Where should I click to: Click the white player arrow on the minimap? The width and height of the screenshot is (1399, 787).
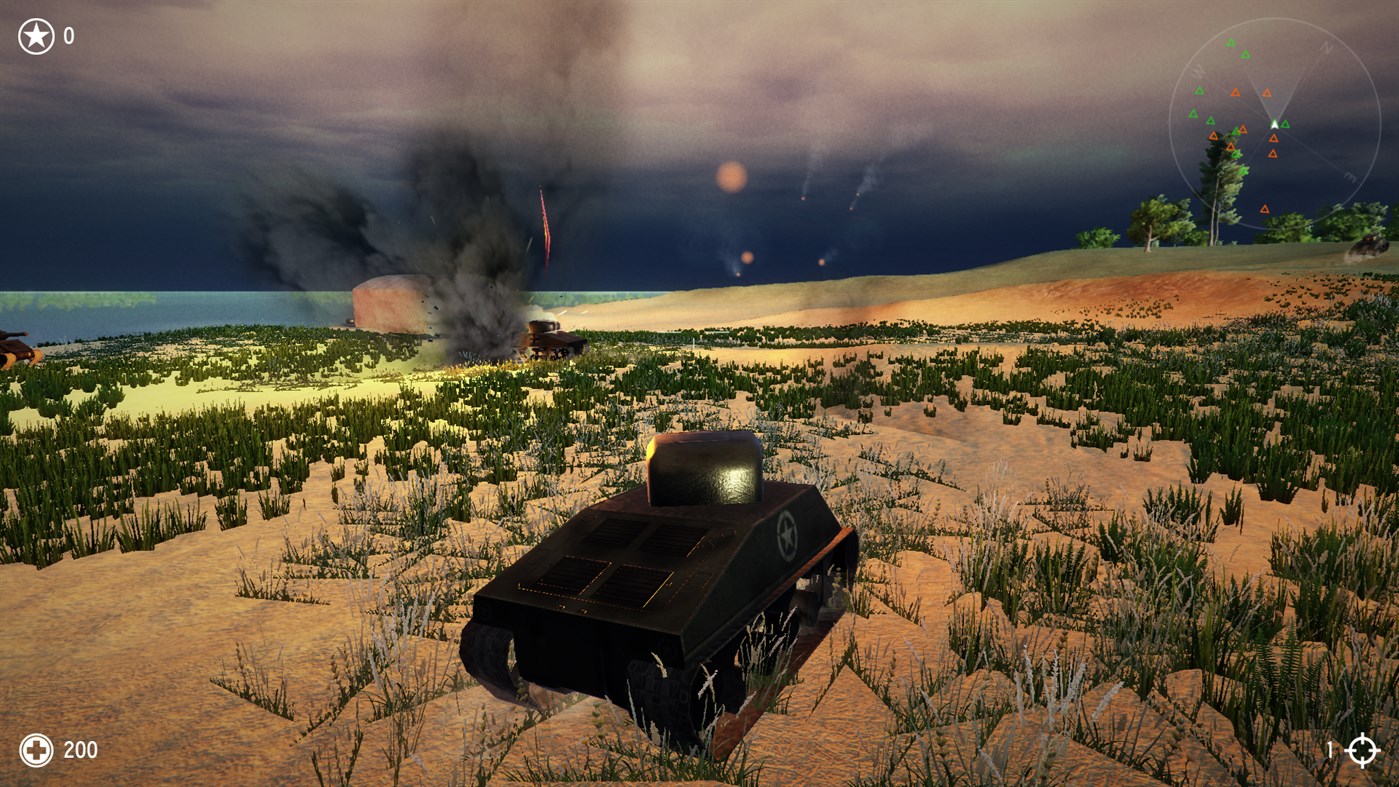tap(1274, 123)
